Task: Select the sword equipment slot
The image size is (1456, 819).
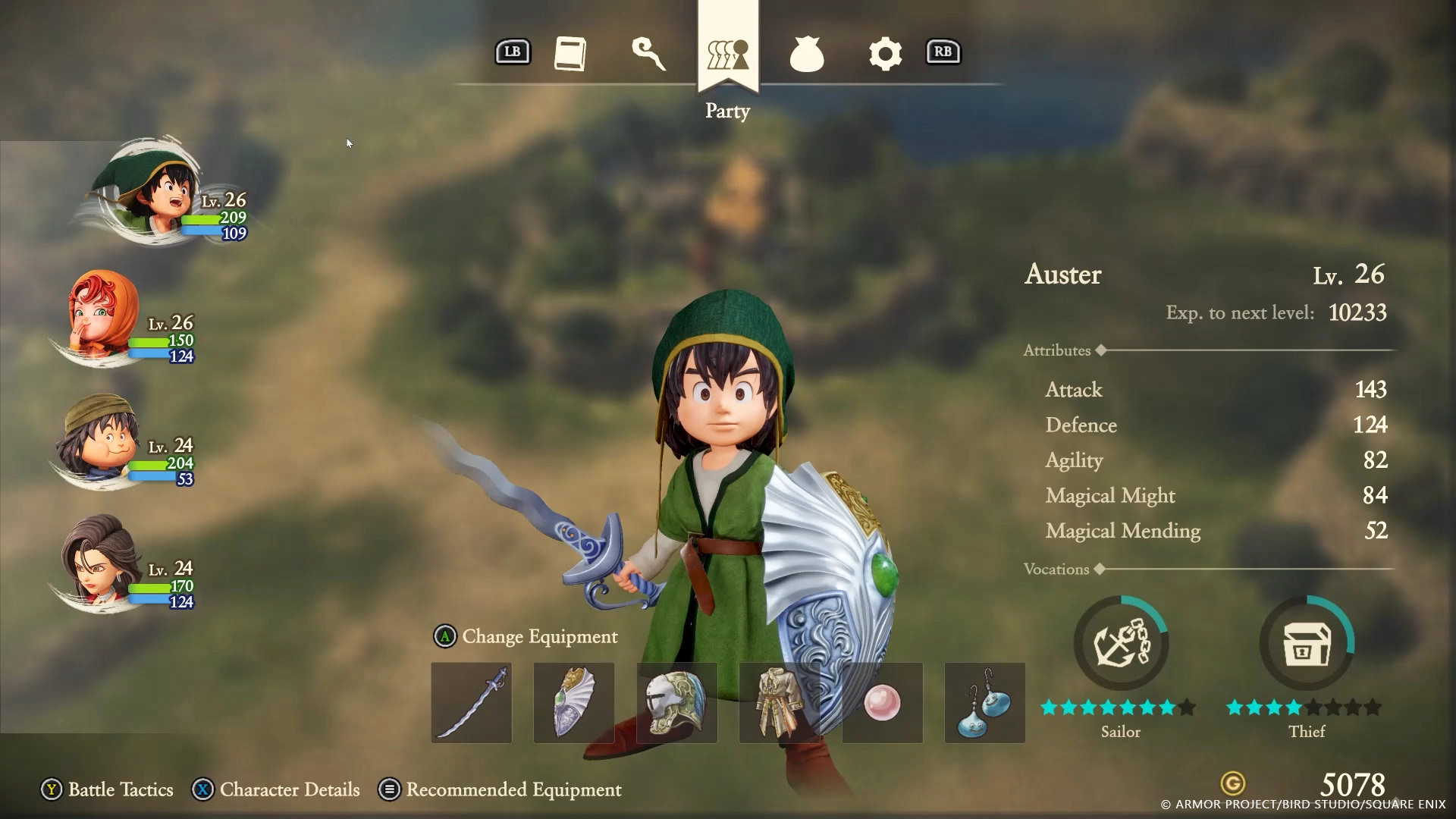Action: point(470,703)
